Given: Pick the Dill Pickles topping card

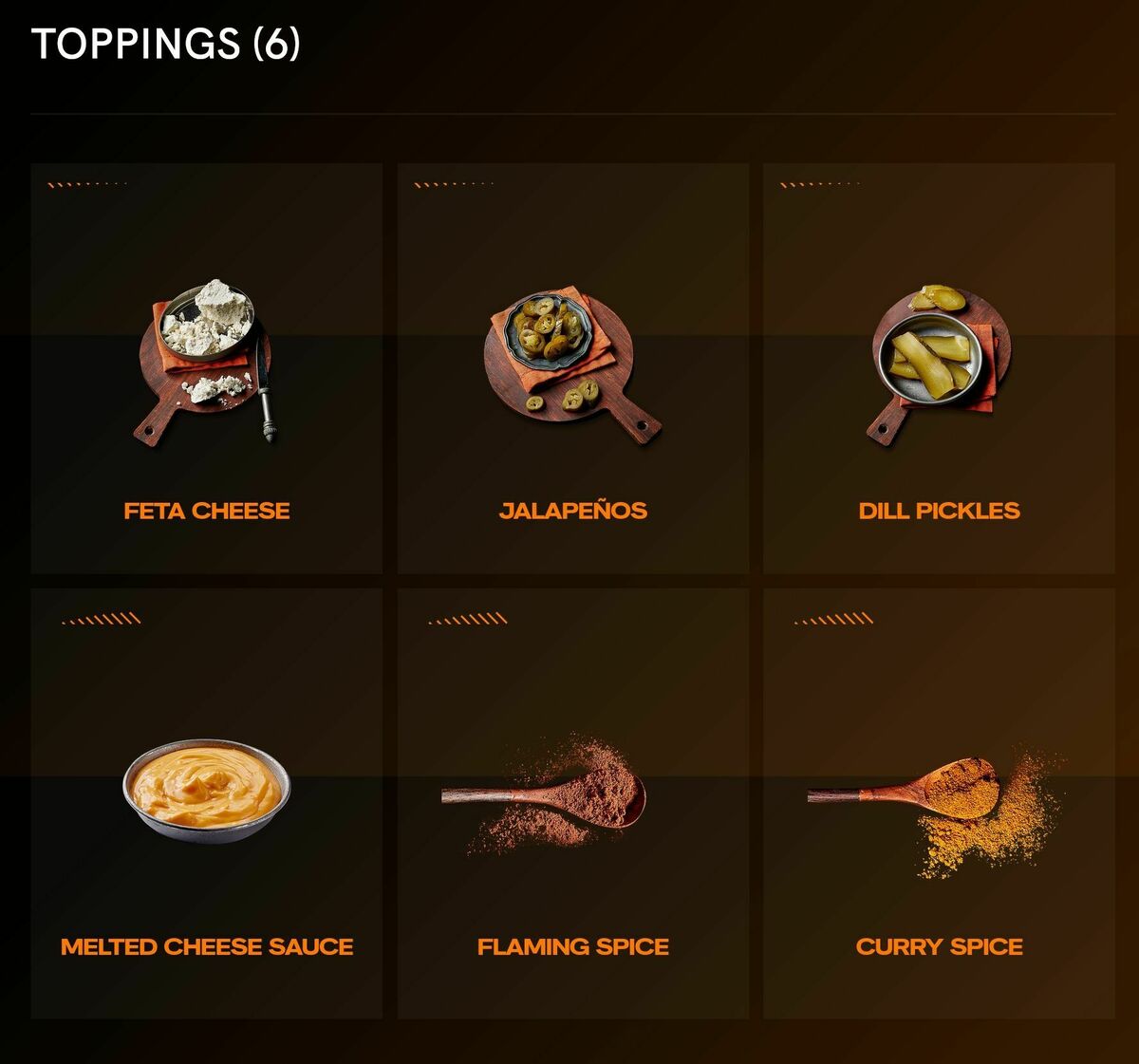Looking at the screenshot, I should 939,368.
